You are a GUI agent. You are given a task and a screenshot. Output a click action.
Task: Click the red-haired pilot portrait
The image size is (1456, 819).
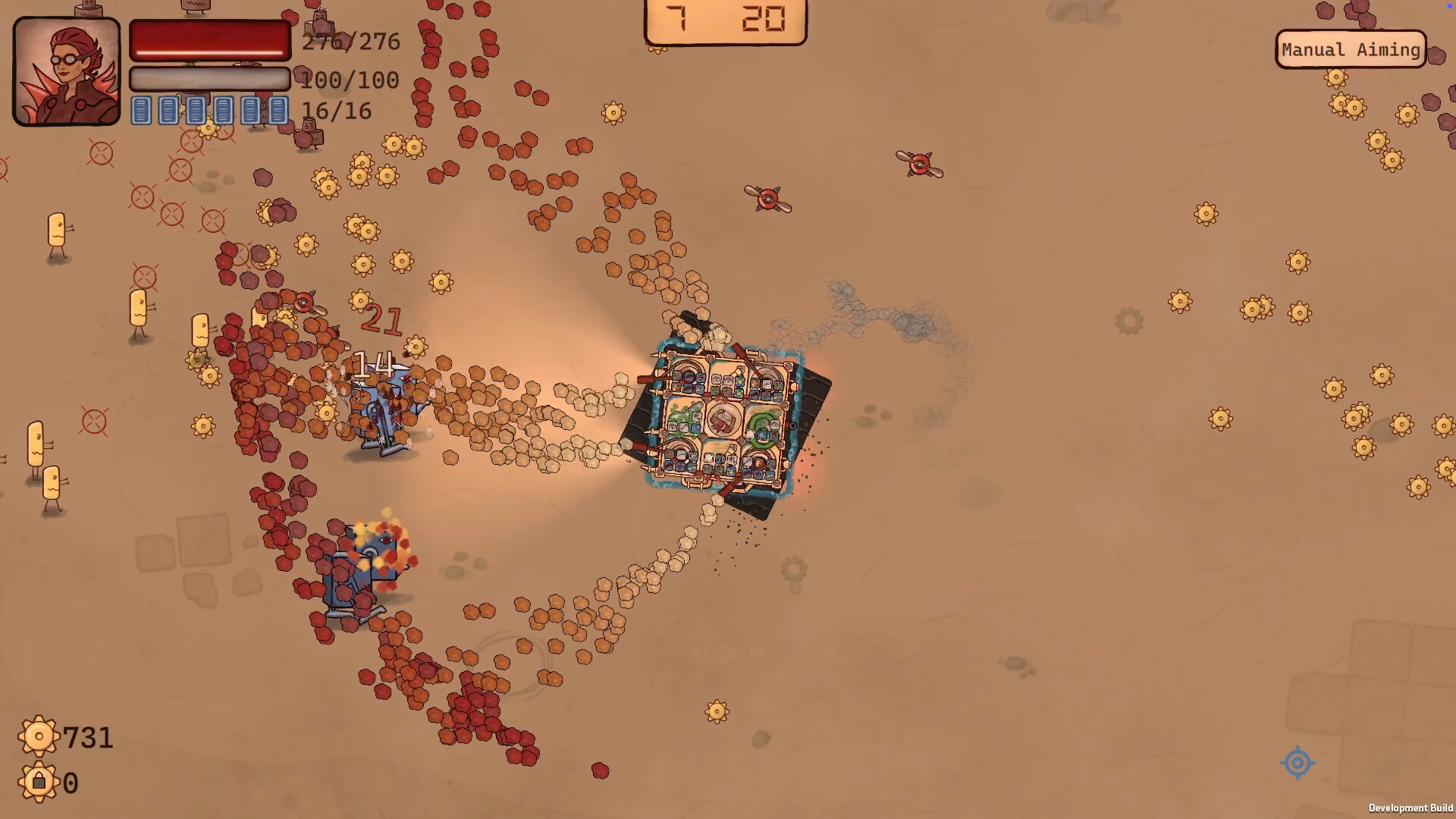(67, 71)
